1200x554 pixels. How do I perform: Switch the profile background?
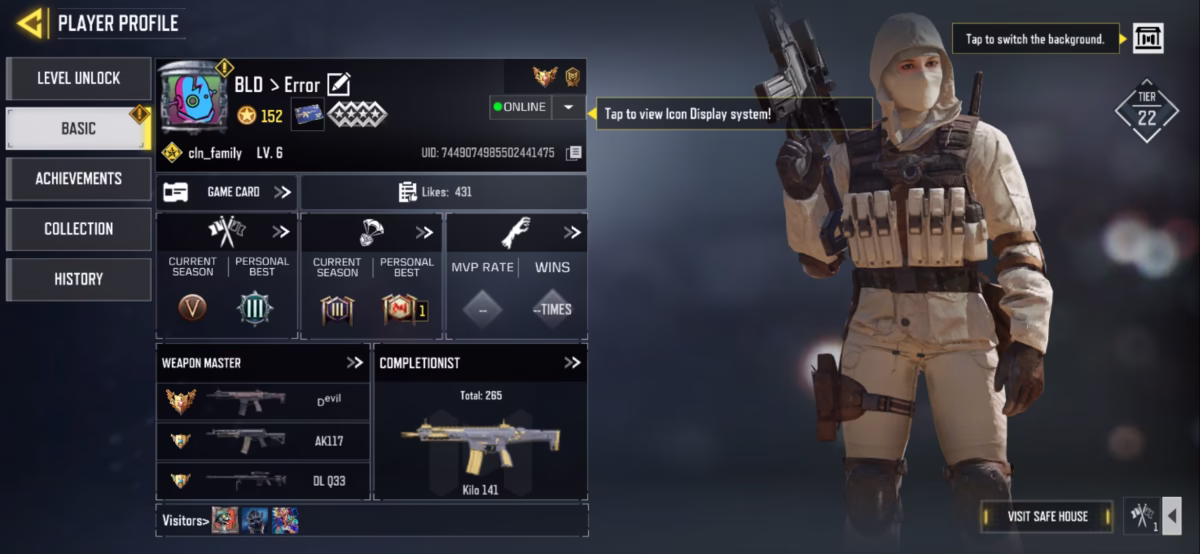click(1148, 39)
